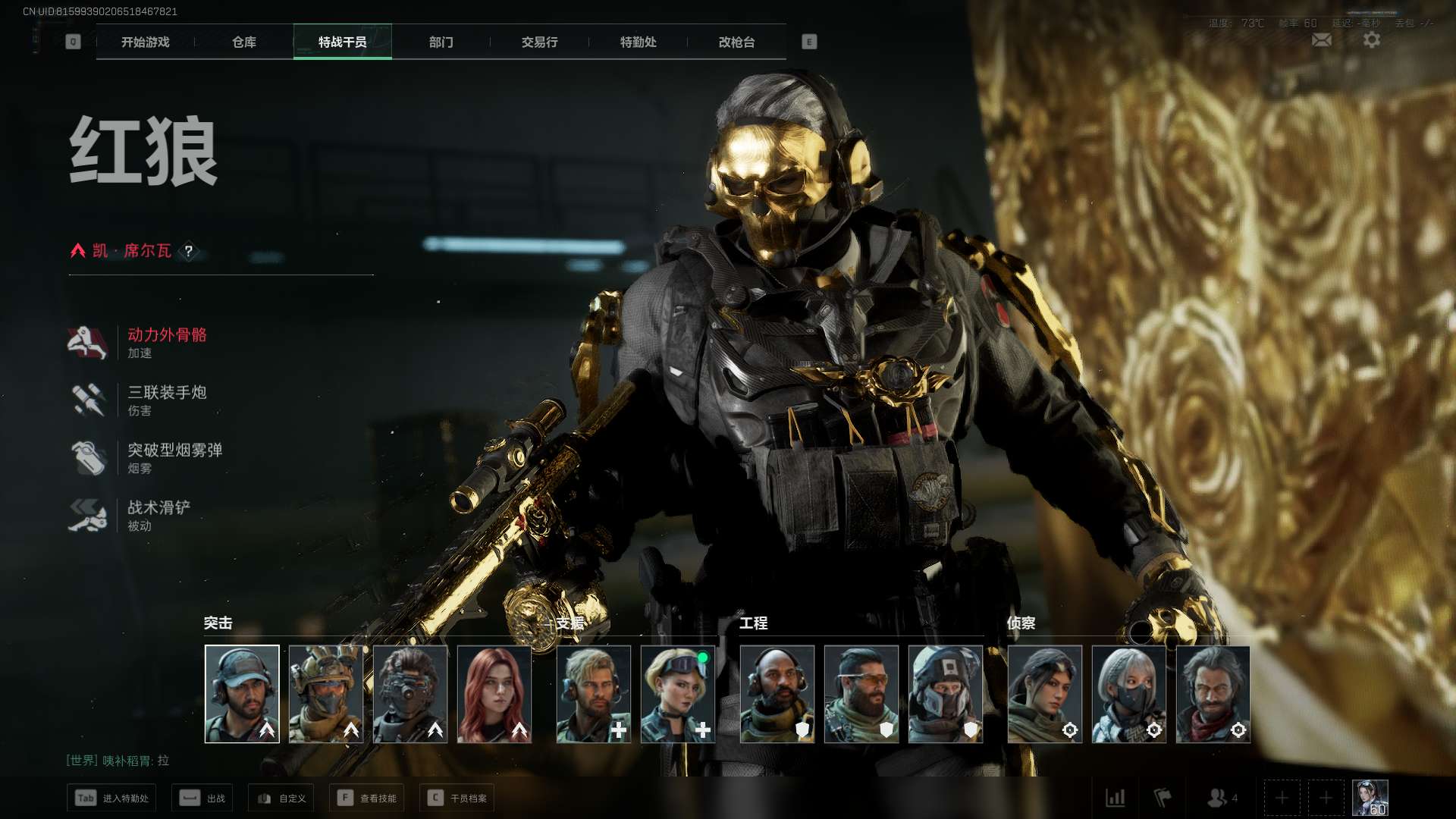Pick the bald bearded engineer operator portrait
The height and width of the screenshot is (819, 1456).
(777, 694)
